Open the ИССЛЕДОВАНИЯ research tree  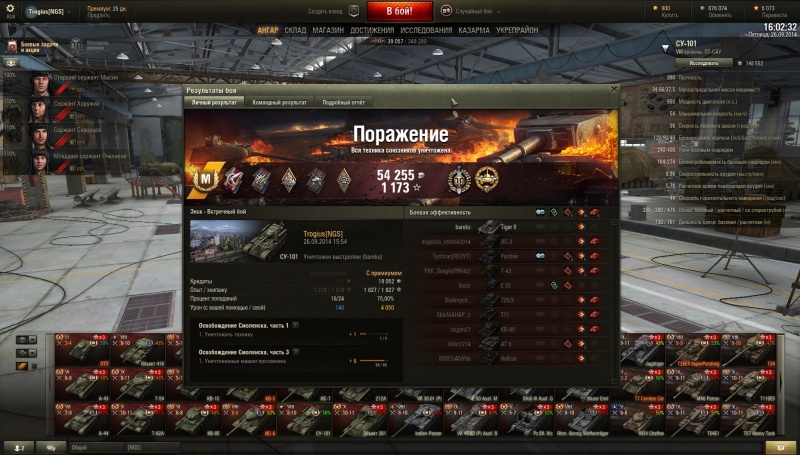426,30
